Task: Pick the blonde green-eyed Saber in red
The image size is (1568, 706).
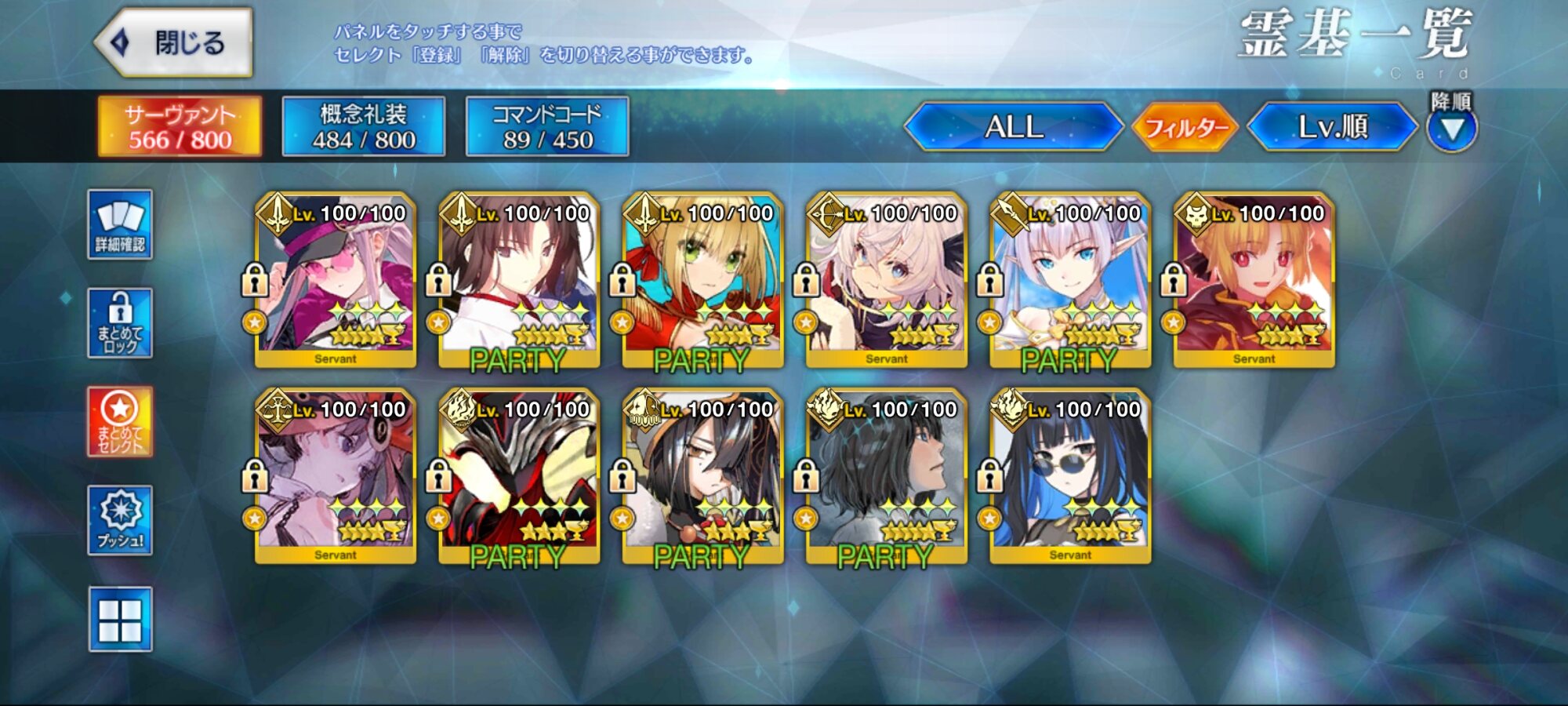Action: tap(702, 280)
